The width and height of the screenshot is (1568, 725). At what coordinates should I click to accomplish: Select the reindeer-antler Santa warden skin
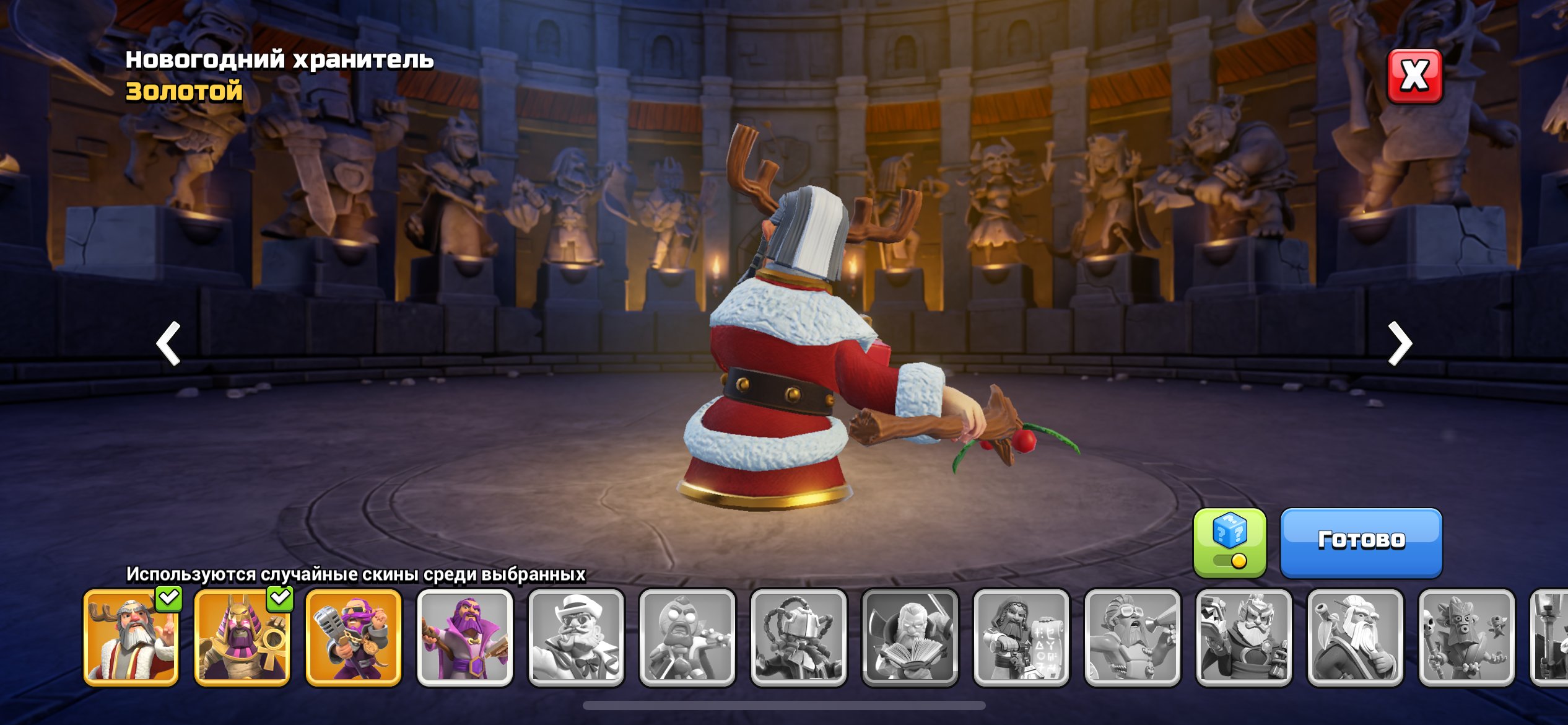point(131,638)
